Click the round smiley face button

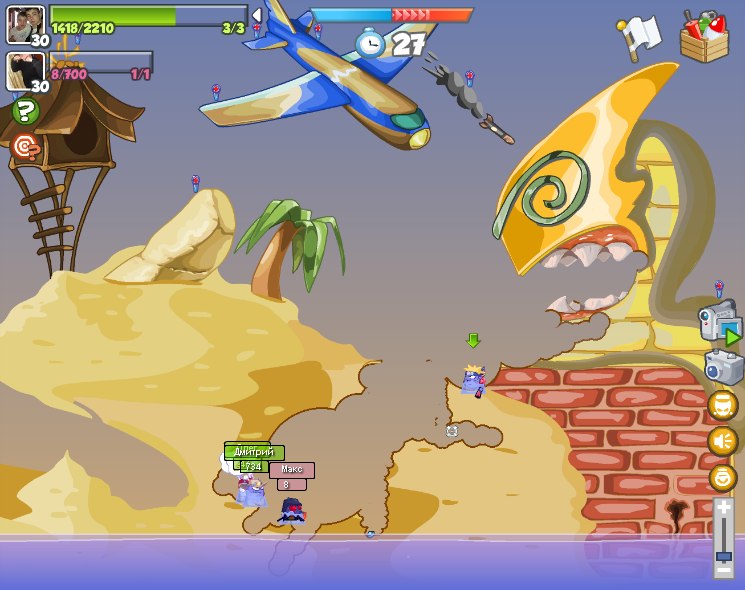point(722,477)
